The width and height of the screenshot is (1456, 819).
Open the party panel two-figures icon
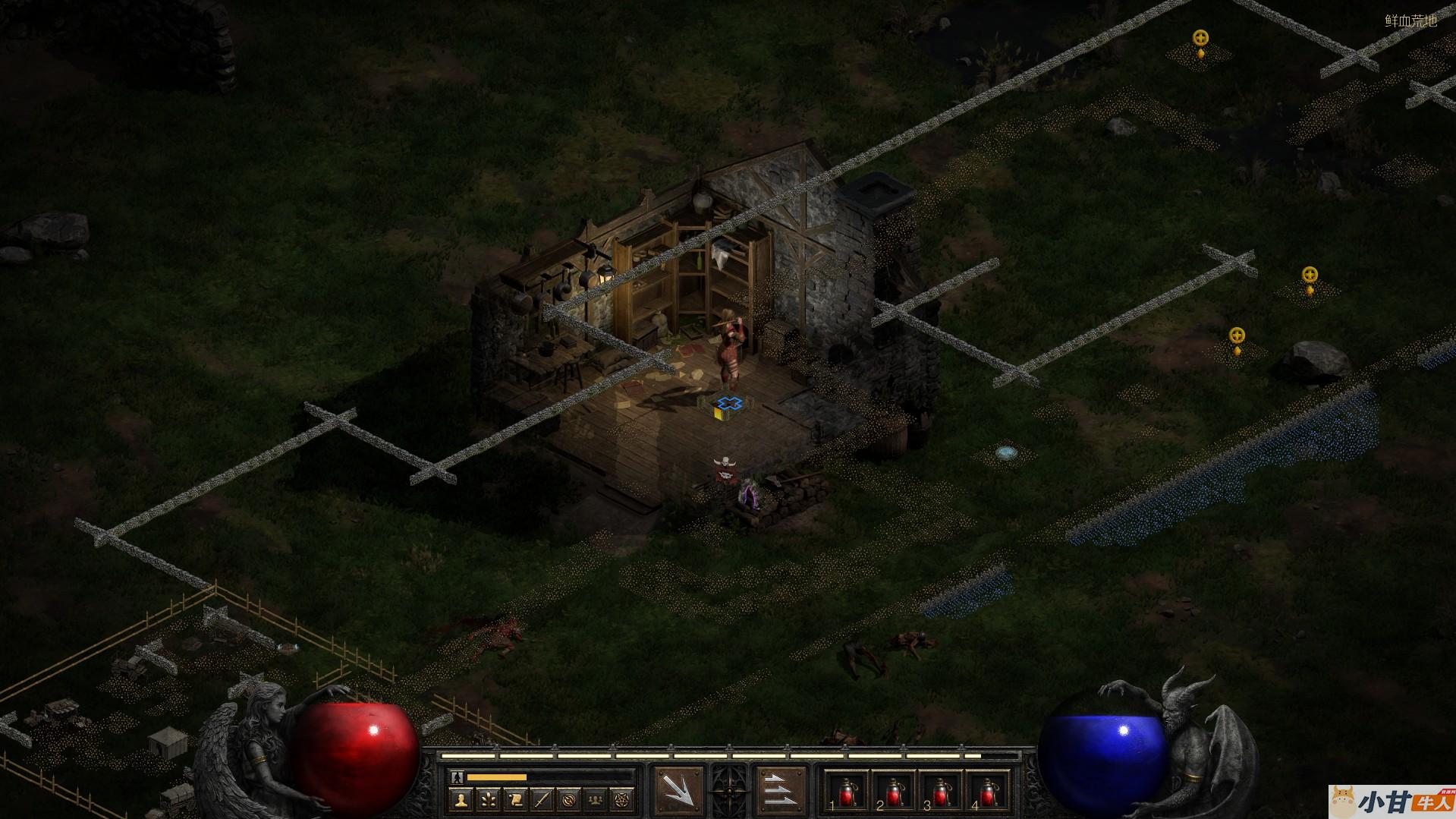[596, 799]
